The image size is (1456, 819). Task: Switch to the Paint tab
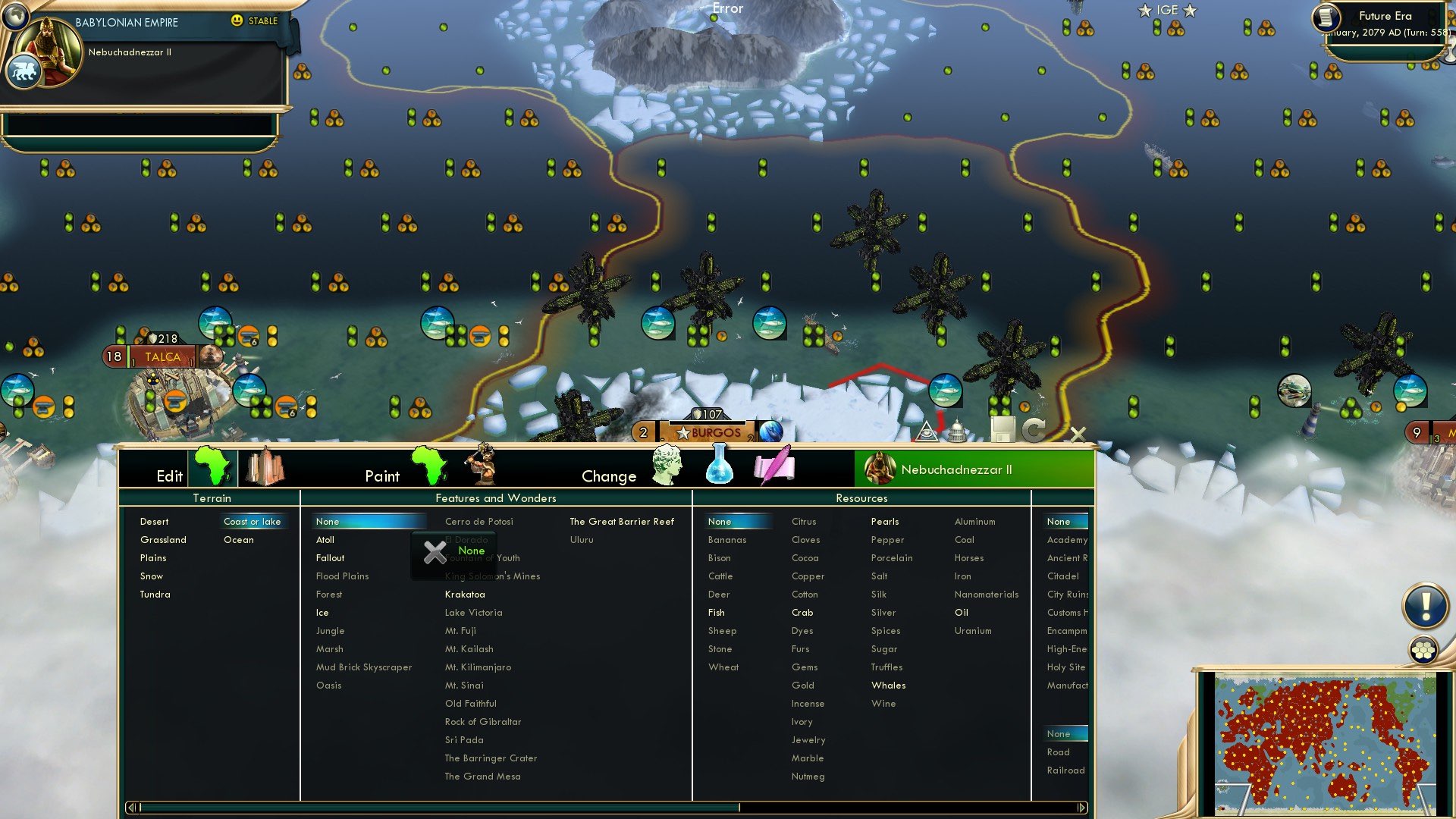click(x=383, y=475)
